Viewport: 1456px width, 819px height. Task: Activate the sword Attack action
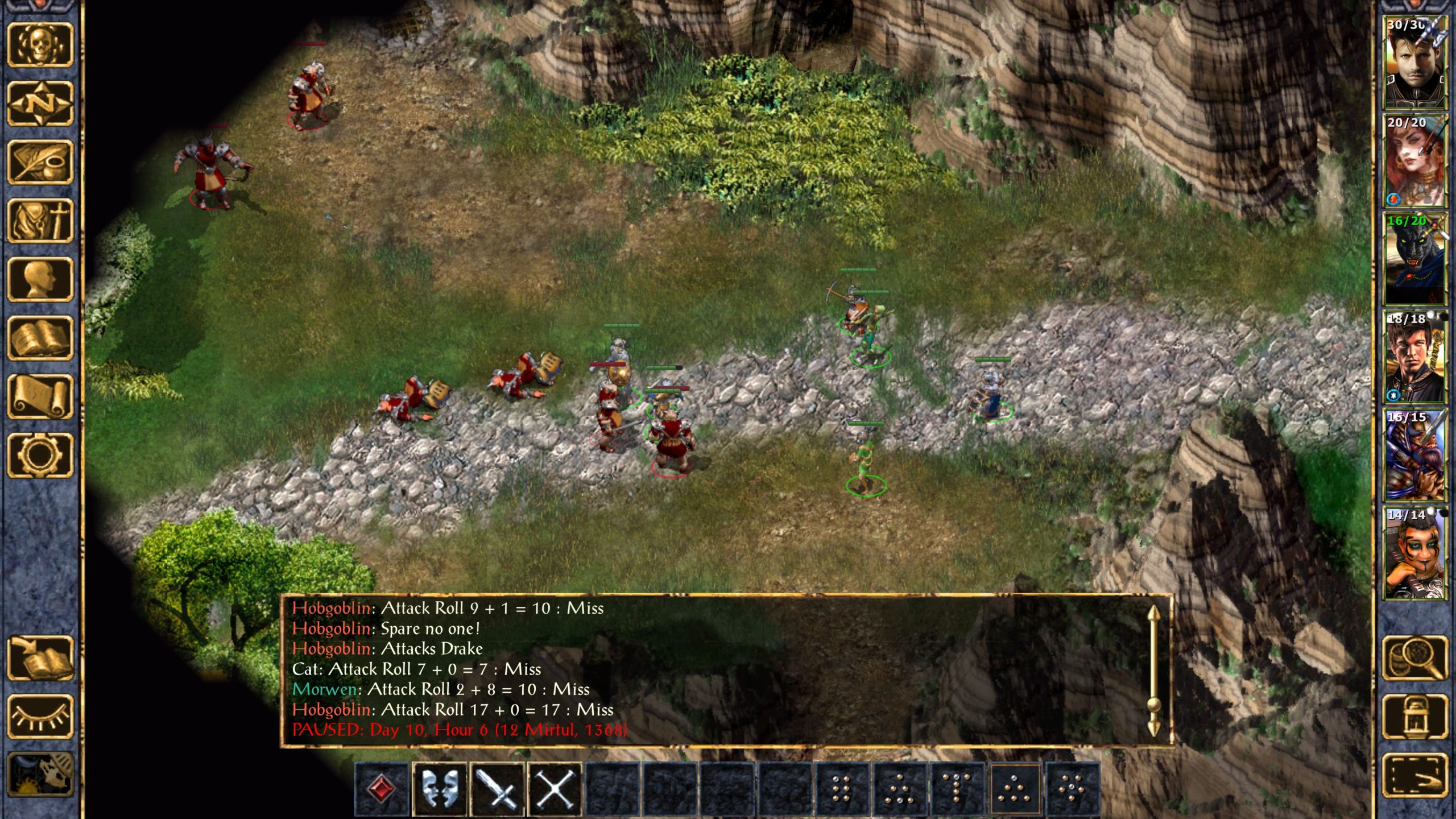[497, 789]
